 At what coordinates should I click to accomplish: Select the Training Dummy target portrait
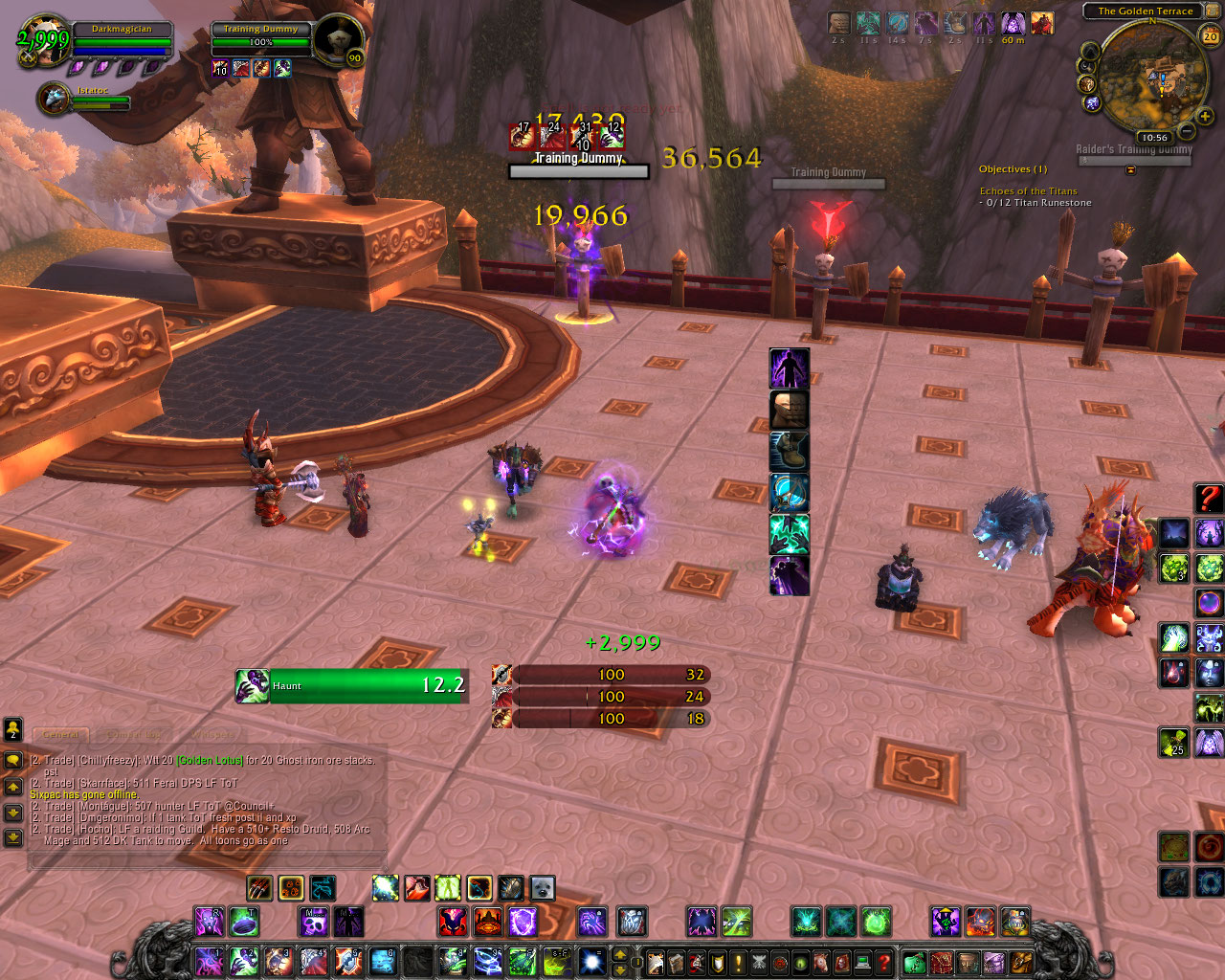337,40
